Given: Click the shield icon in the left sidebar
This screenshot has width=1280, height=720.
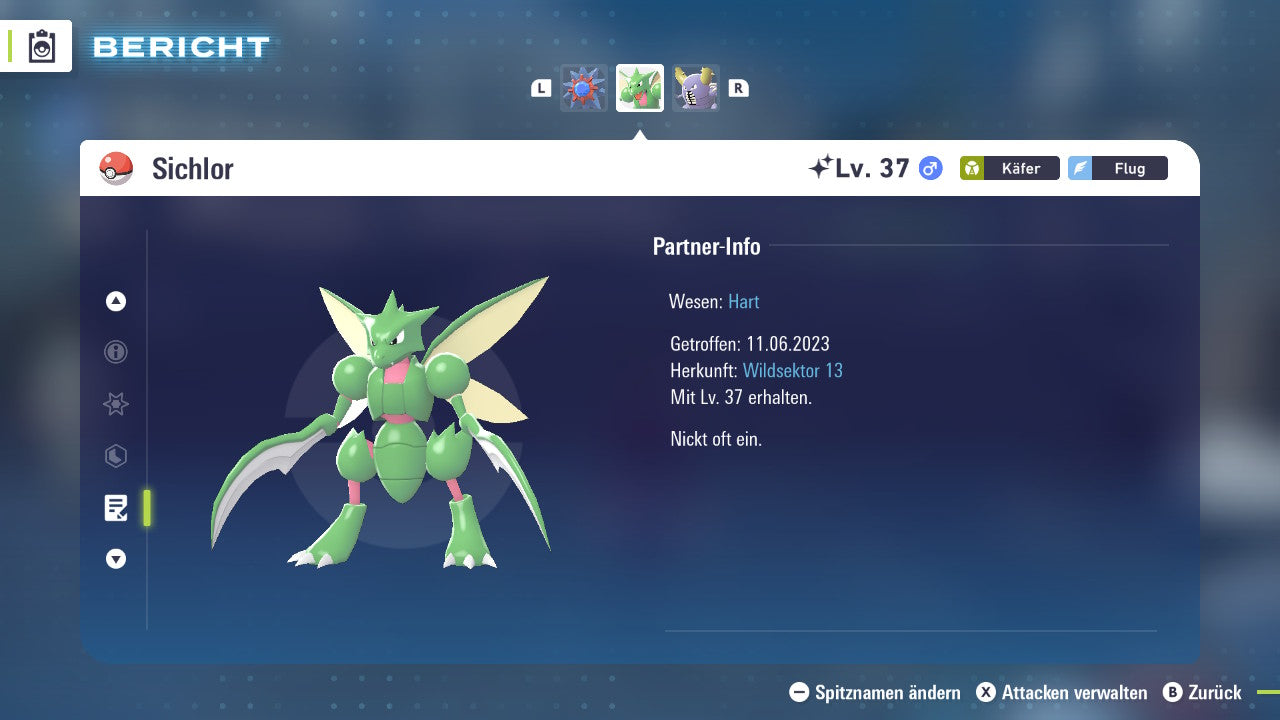Looking at the screenshot, I should click(x=115, y=456).
